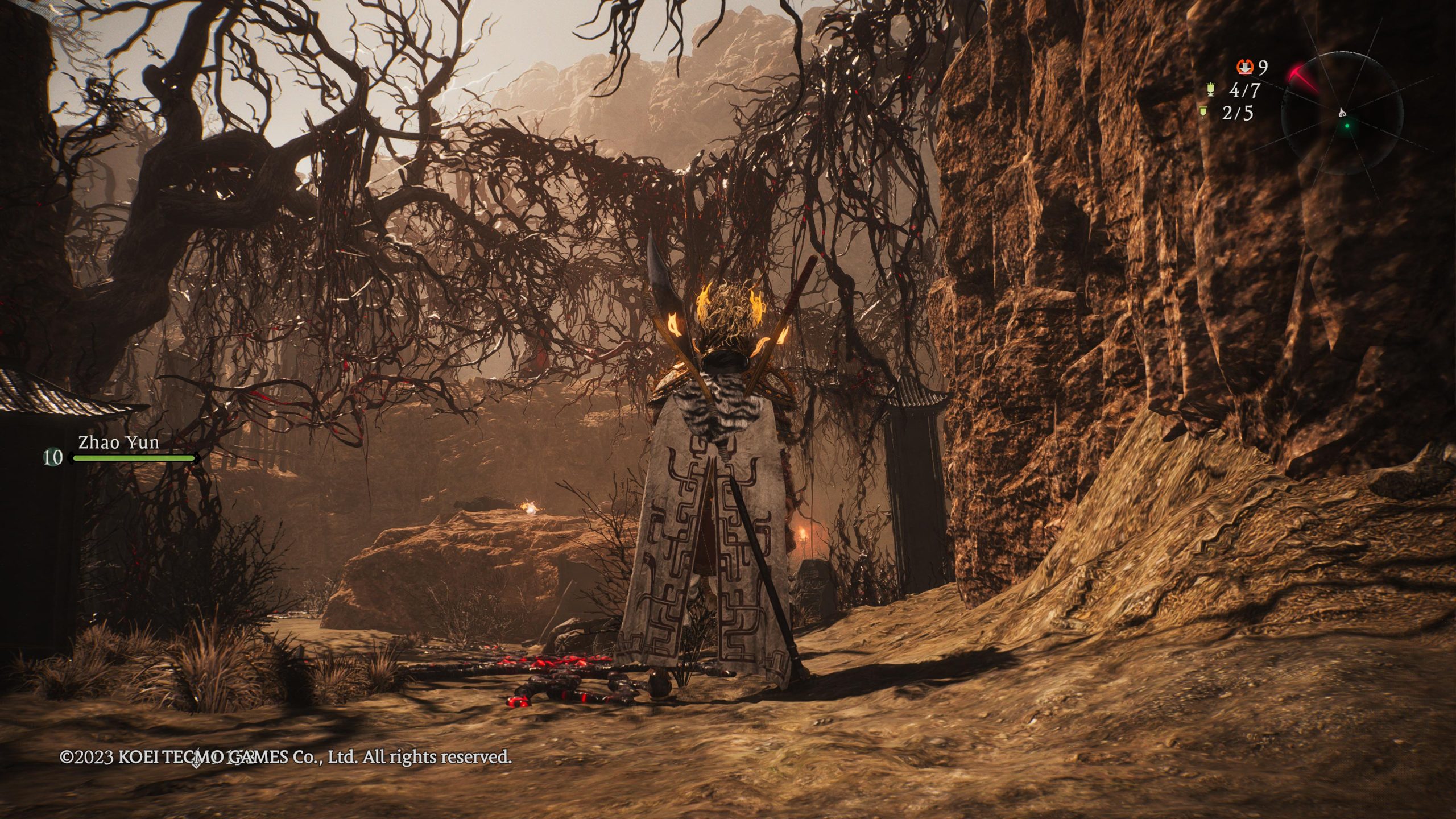Viewport: 1456px width, 819px height.
Task: Click the level 10 badge beside Zhao Yun's name
Action: [x=52, y=458]
